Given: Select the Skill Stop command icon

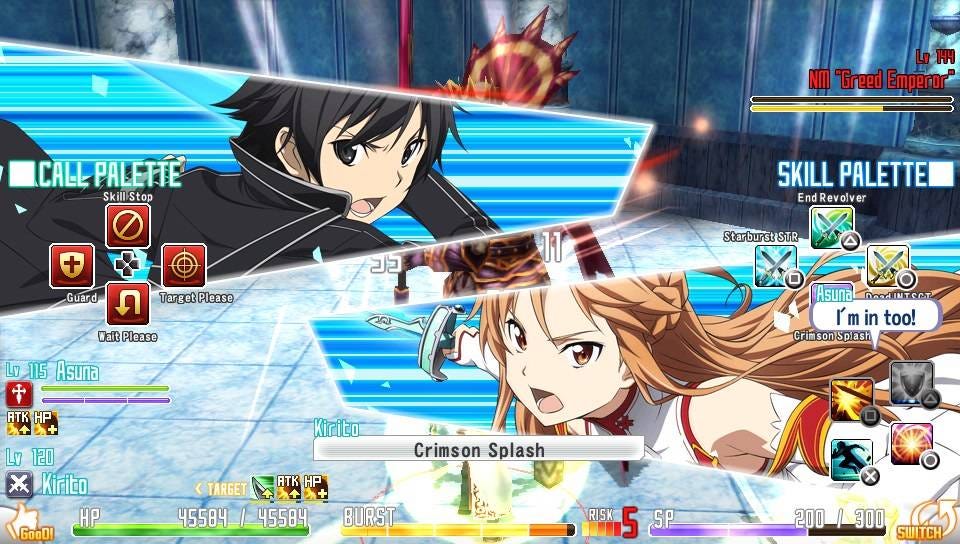Looking at the screenshot, I should click(x=128, y=227).
